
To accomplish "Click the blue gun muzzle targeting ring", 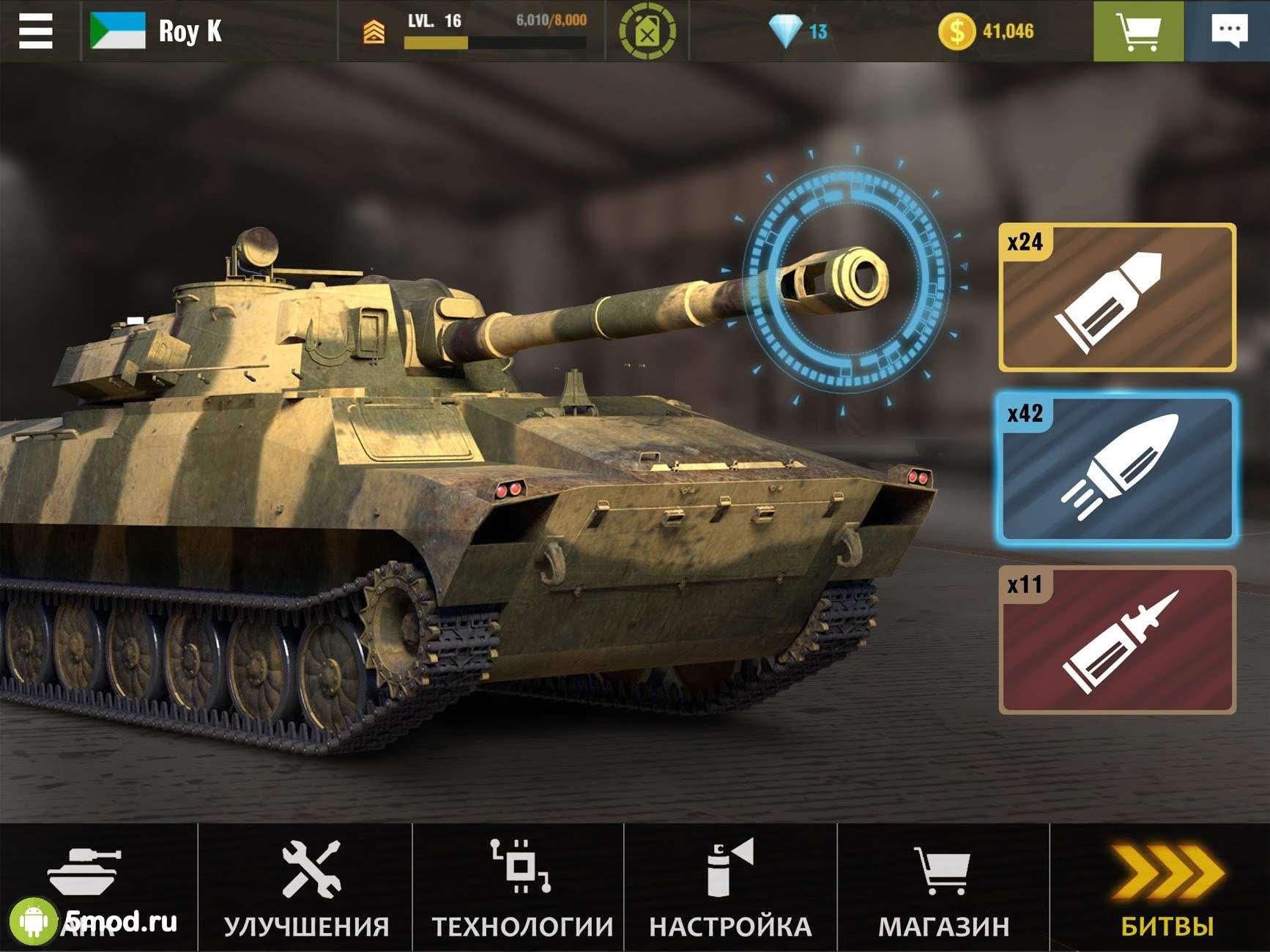I will (x=847, y=279).
